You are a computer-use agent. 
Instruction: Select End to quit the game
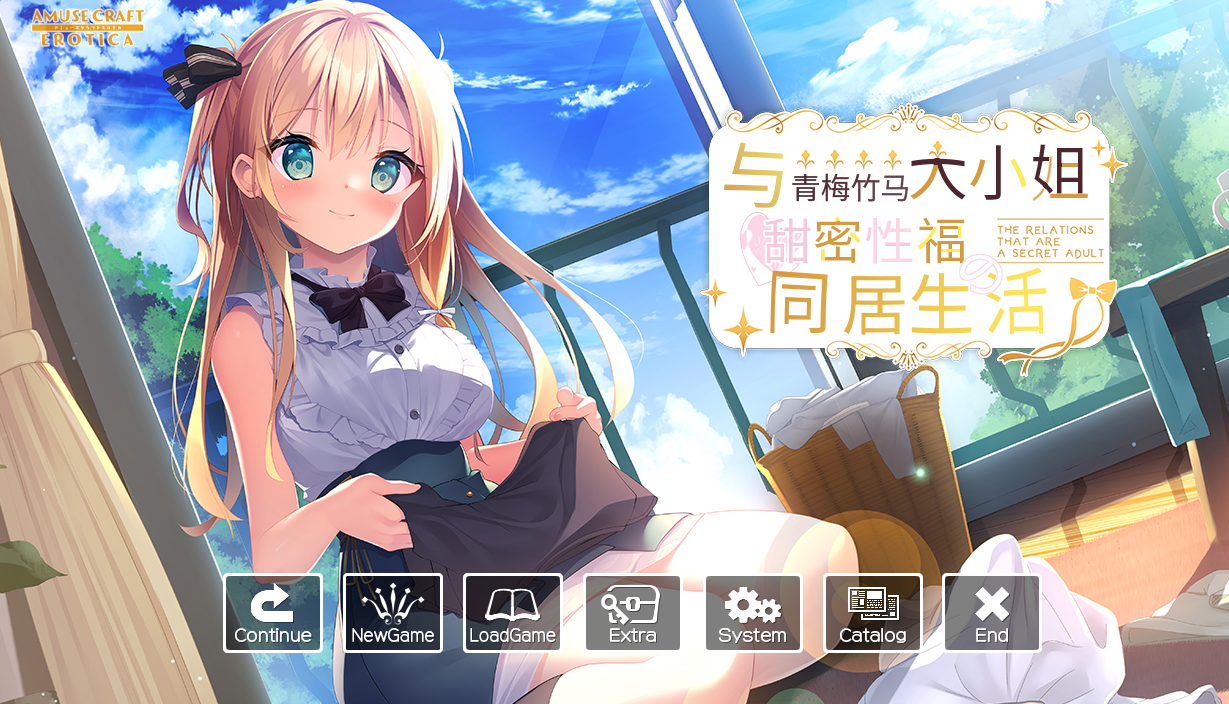coord(991,613)
